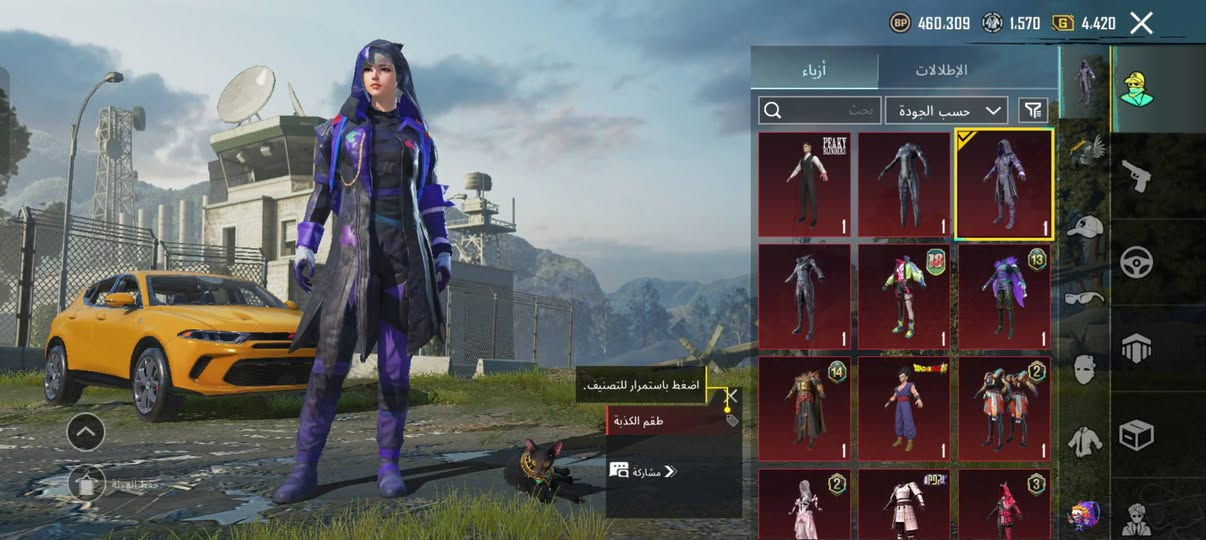The height and width of the screenshot is (540, 1206).
Task: Share the outfit with مشاركة button
Action: (x=643, y=470)
